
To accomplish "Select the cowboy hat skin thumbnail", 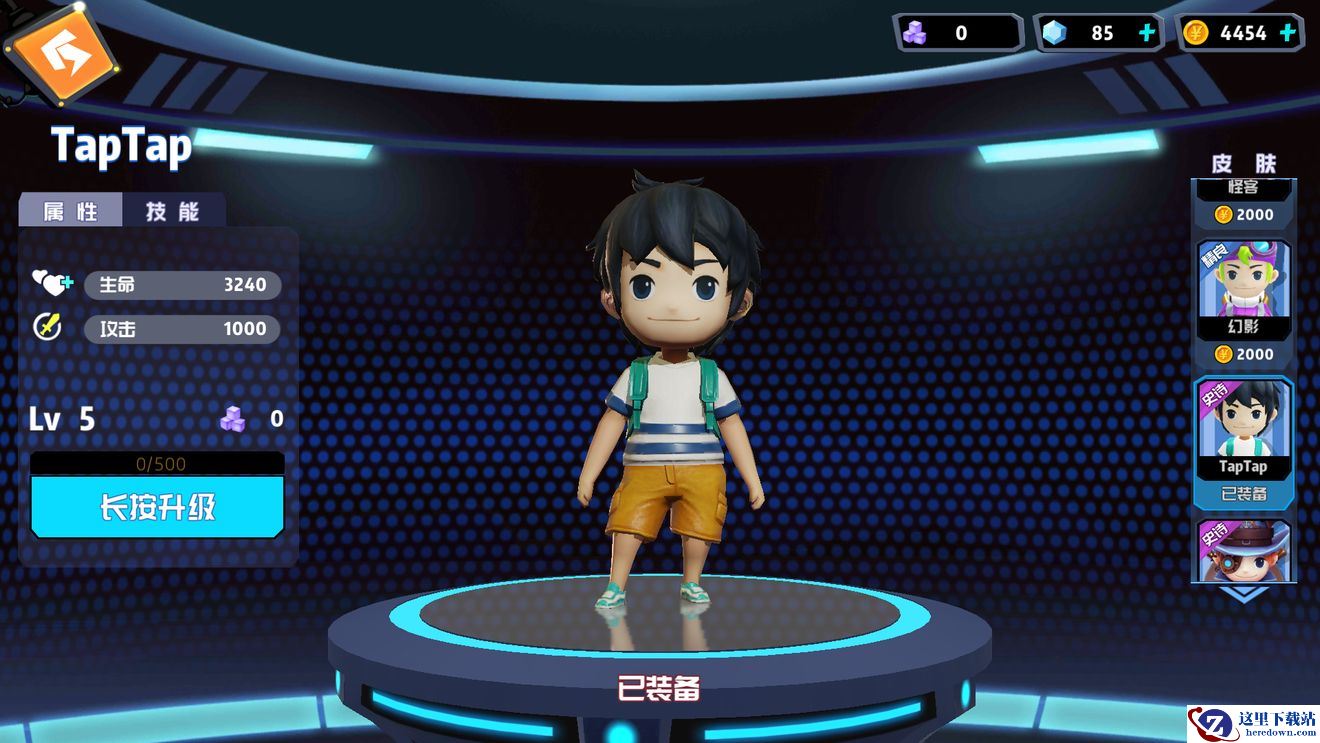I will click(1244, 551).
